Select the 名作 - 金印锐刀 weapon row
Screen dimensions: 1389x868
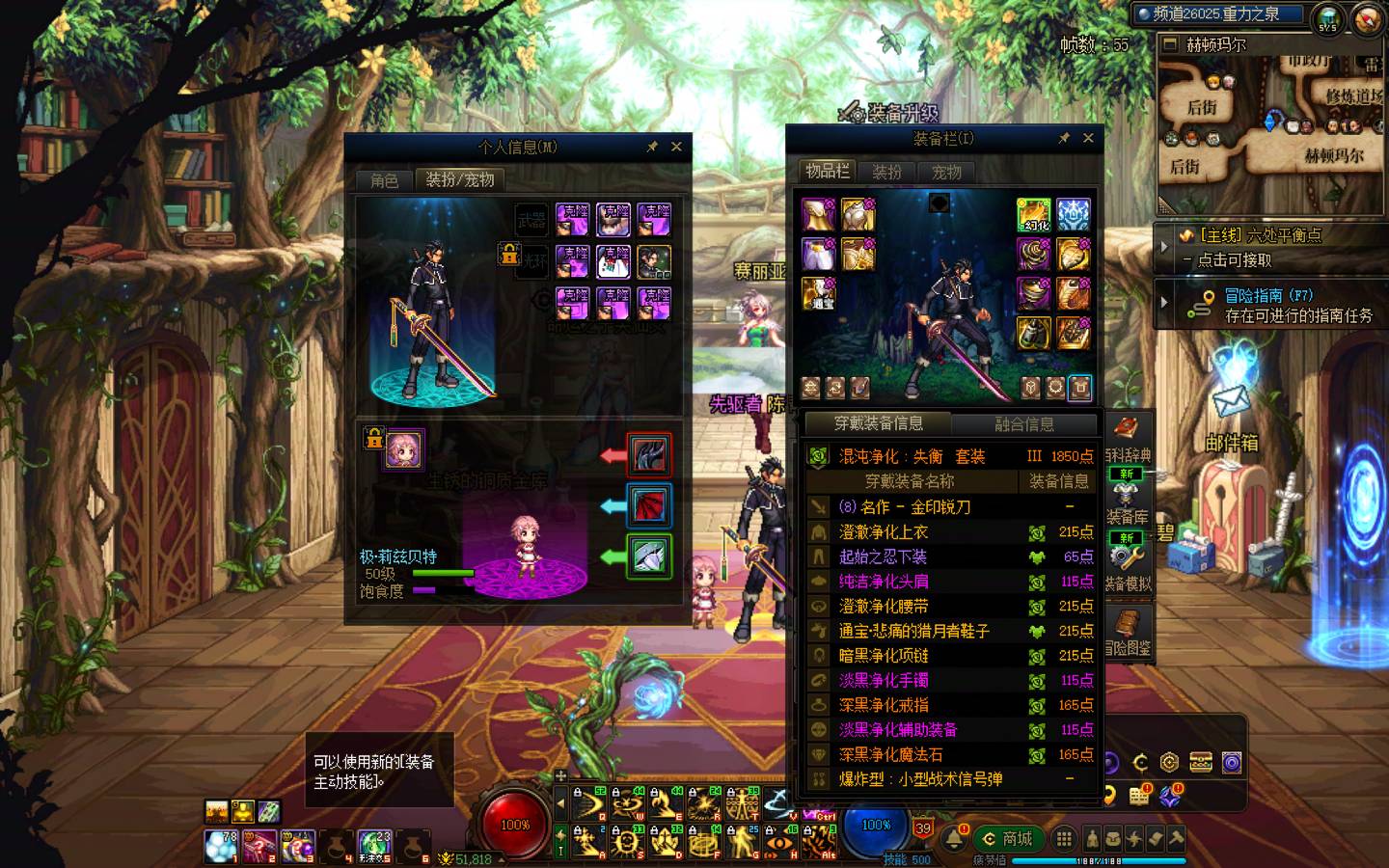(x=950, y=507)
